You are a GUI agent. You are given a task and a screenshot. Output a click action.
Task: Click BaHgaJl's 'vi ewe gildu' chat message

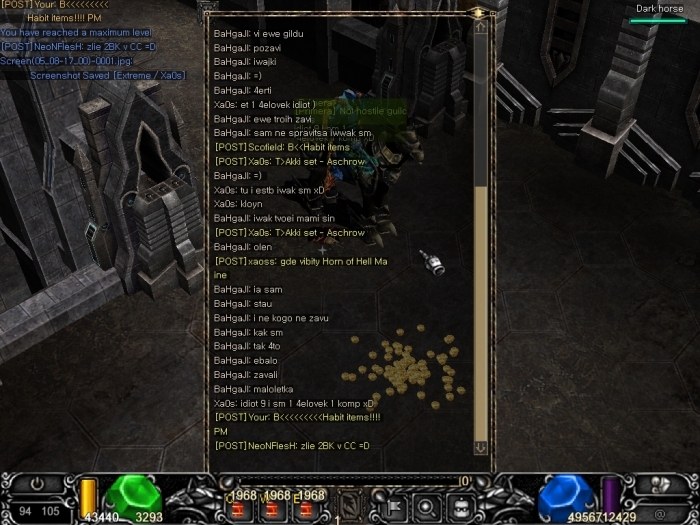tap(259, 33)
